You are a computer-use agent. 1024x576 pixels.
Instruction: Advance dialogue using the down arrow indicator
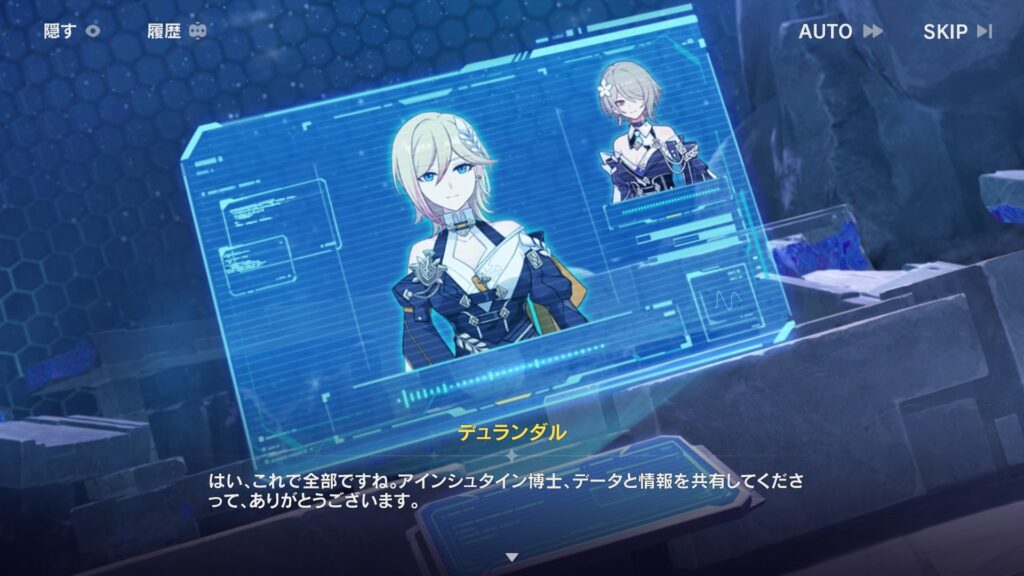tap(512, 556)
